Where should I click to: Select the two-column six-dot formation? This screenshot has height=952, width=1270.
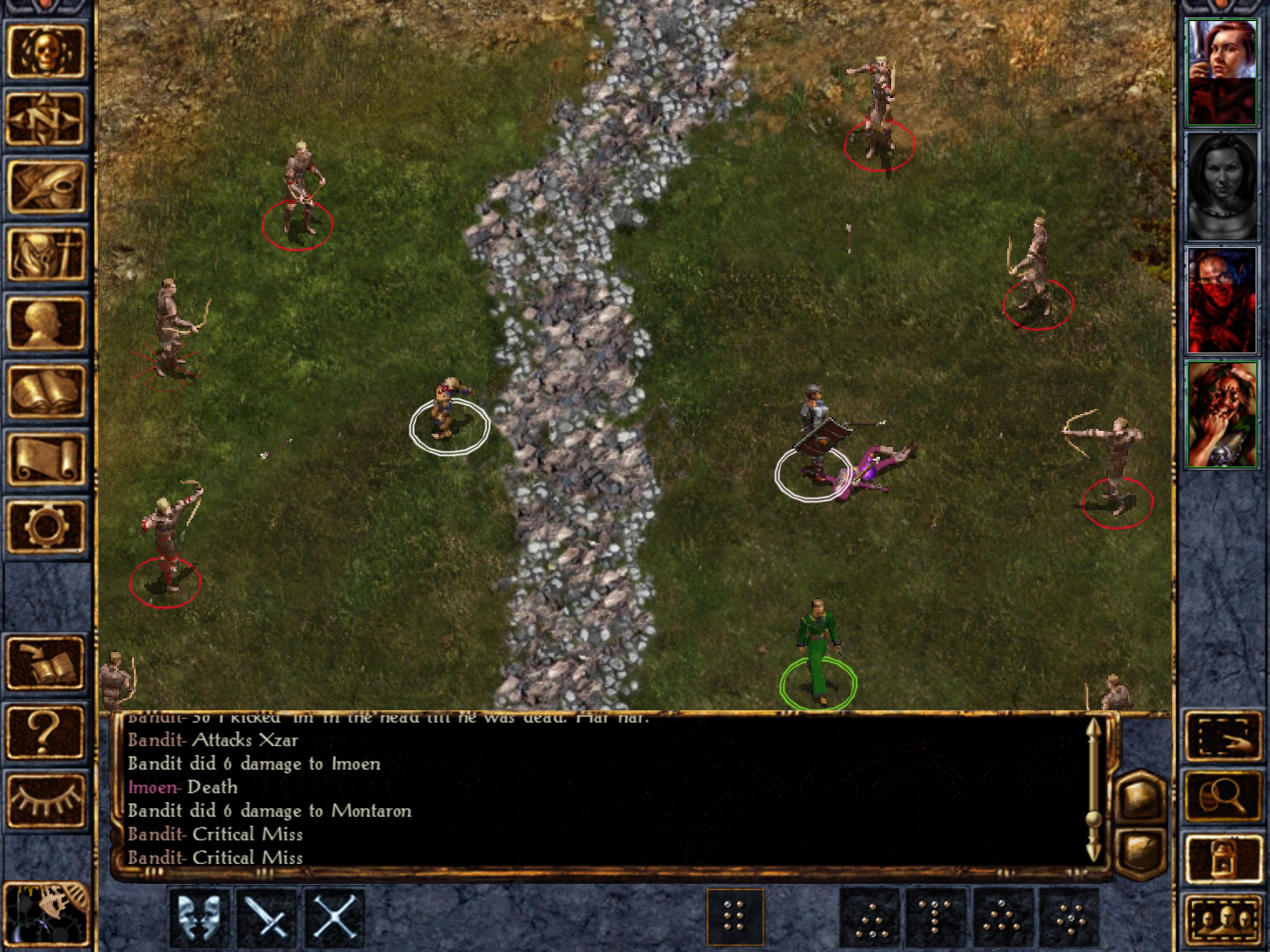click(735, 917)
